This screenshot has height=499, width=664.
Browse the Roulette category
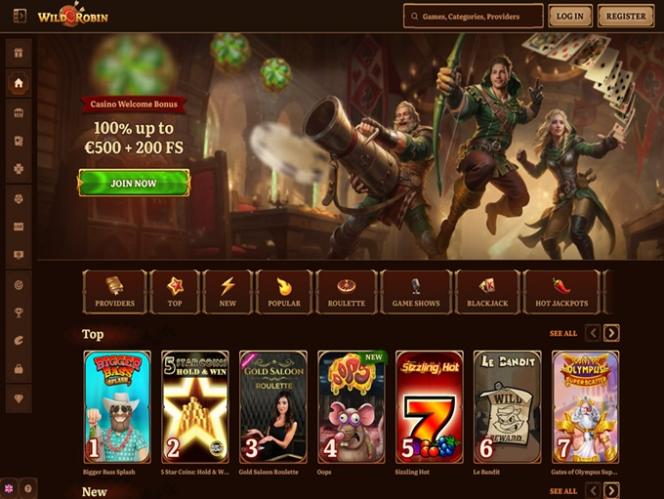(346, 291)
